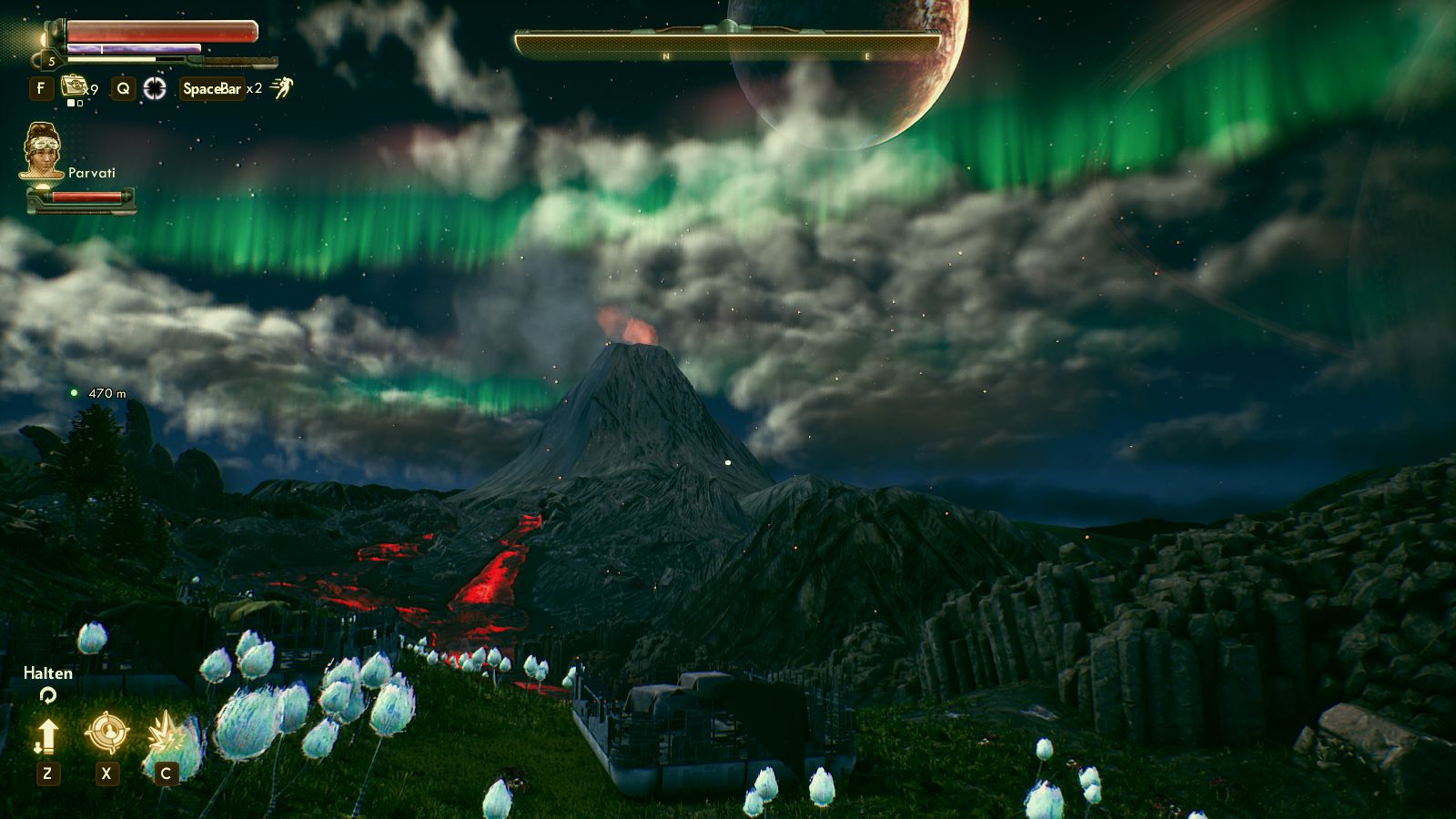1456x819 pixels.
Task: Click the Z key badge
Action: pos(48,773)
